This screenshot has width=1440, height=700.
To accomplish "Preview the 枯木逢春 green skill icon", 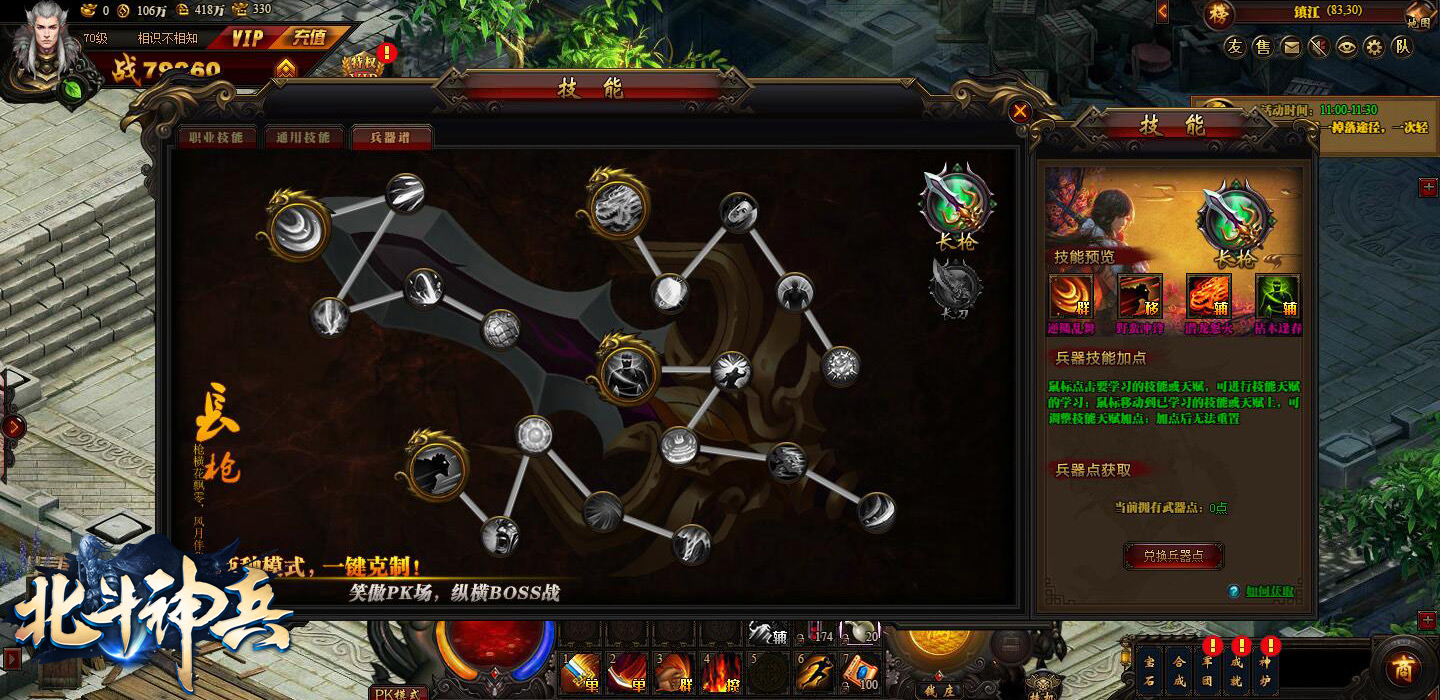I will [1277, 296].
